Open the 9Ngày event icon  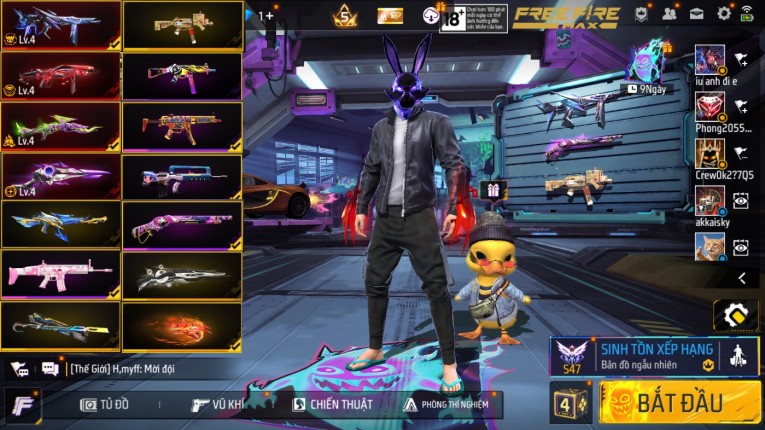click(645, 66)
